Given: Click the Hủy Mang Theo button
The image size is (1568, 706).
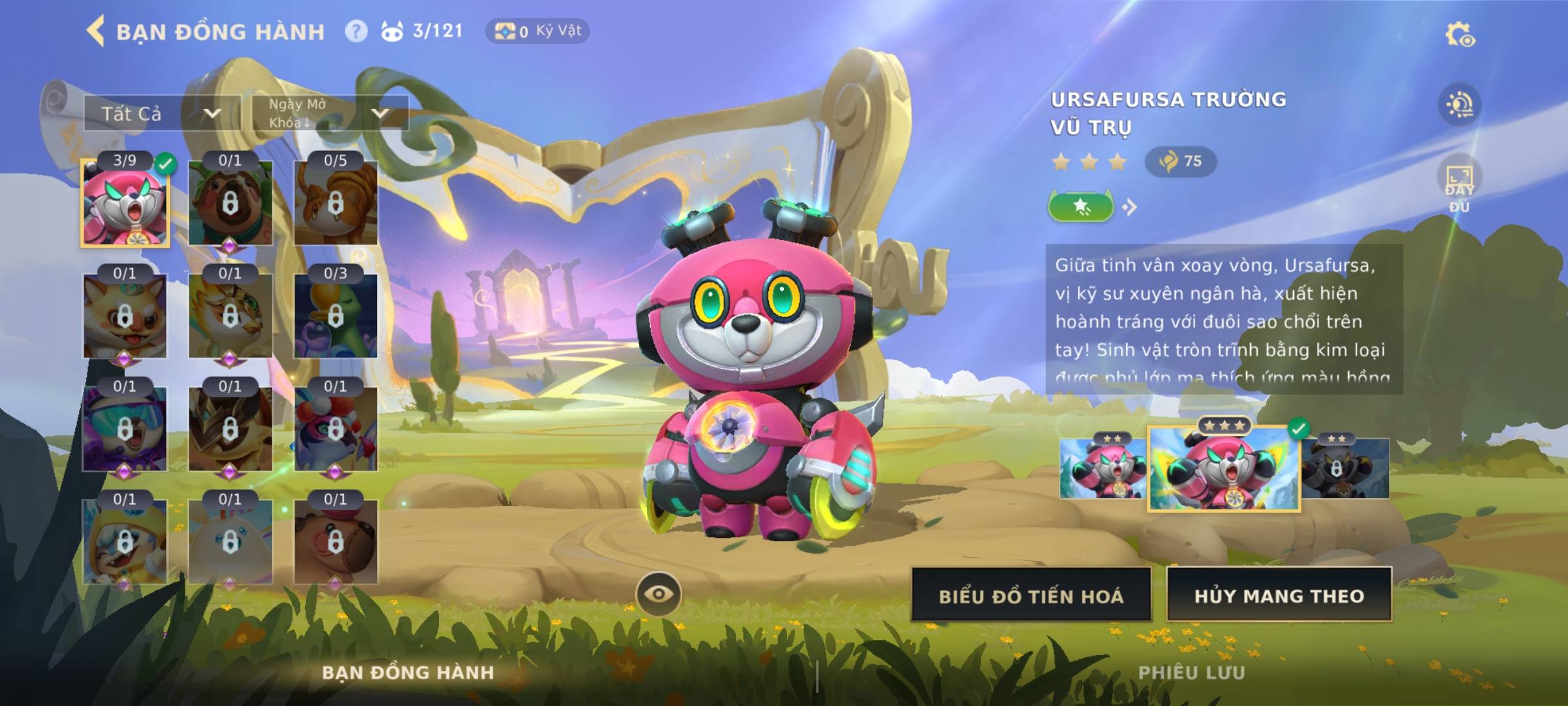Looking at the screenshot, I should click(x=1279, y=596).
